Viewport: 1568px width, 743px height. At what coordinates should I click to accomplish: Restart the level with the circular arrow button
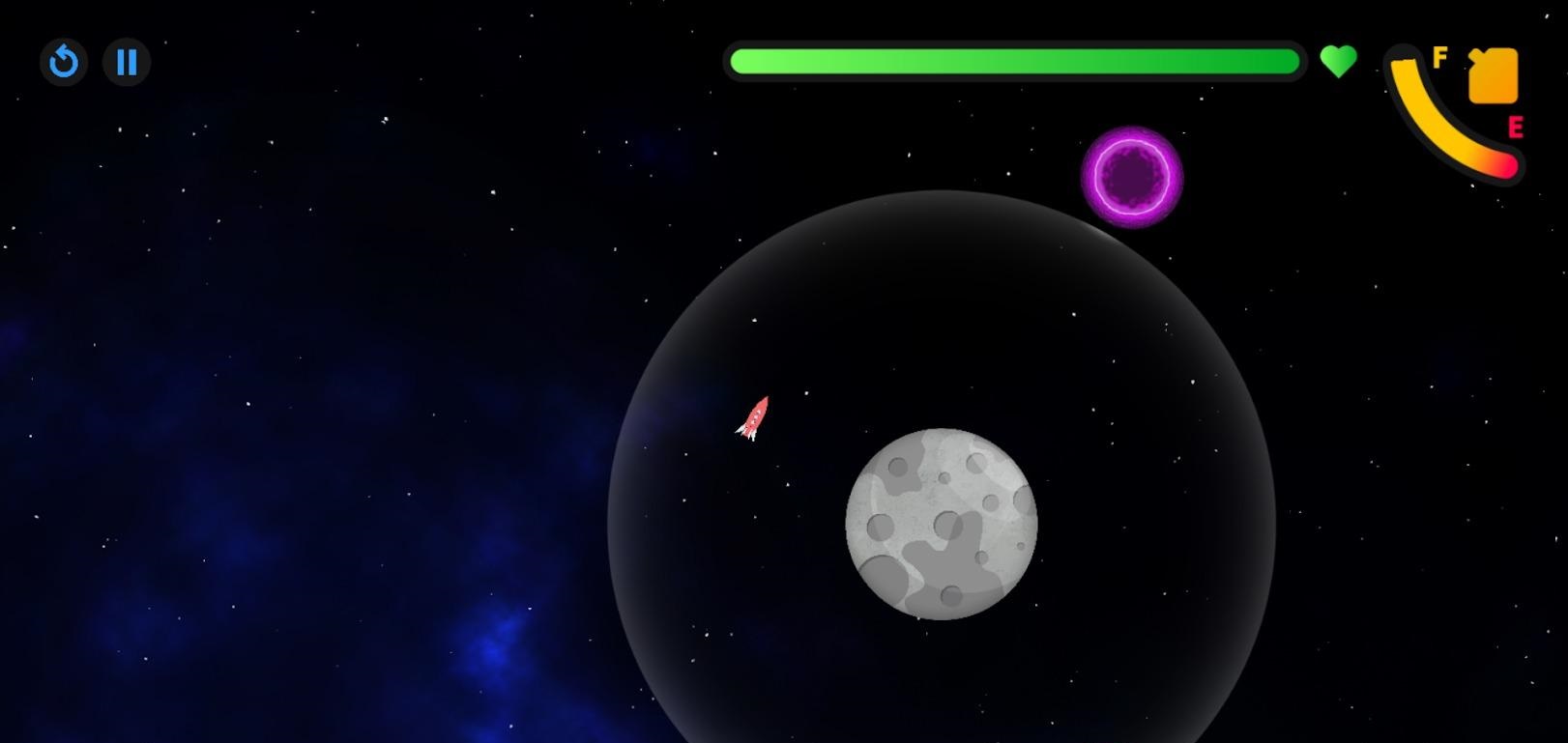pyautogui.click(x=64, y=63)
